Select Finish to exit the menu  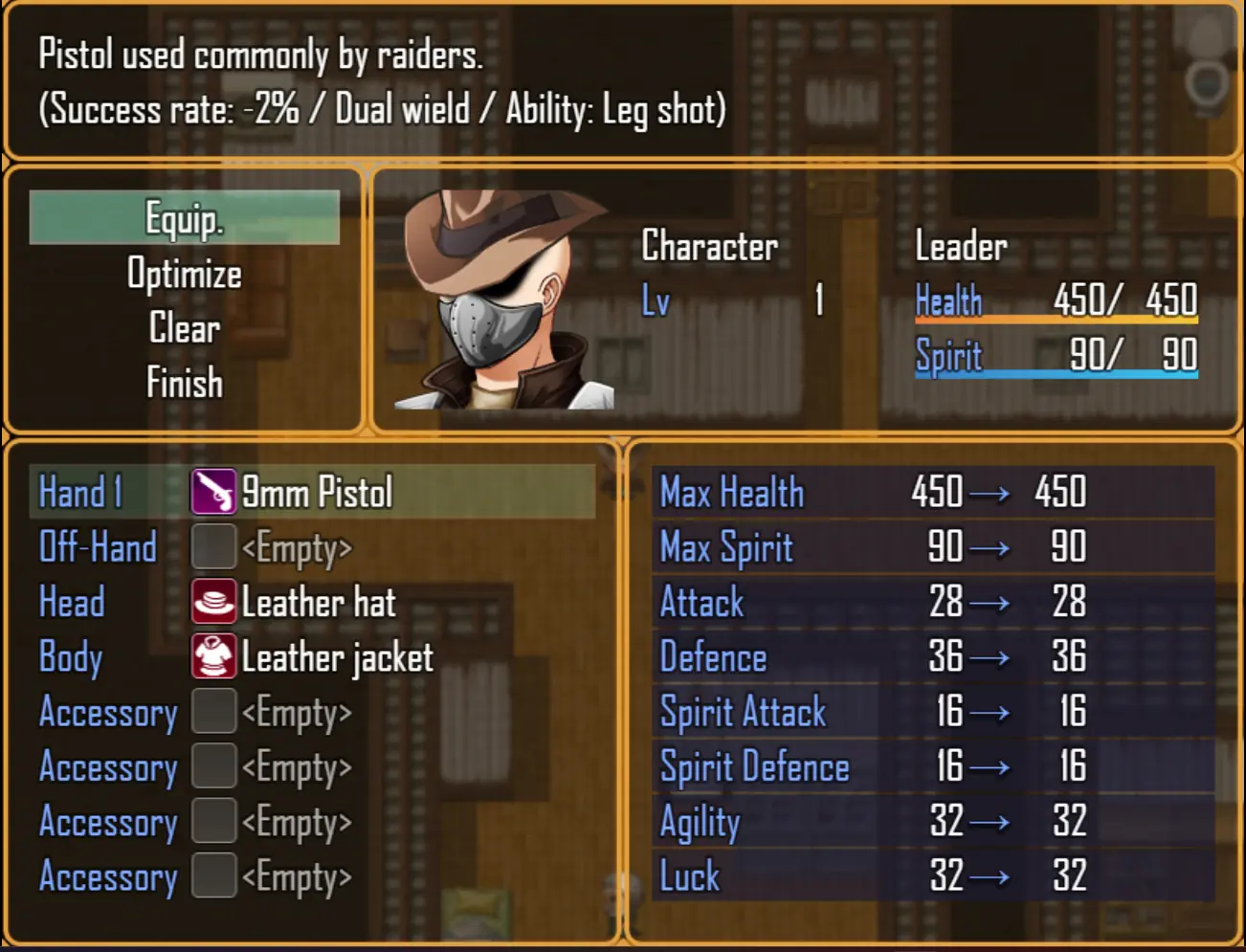tap(184, 383)
